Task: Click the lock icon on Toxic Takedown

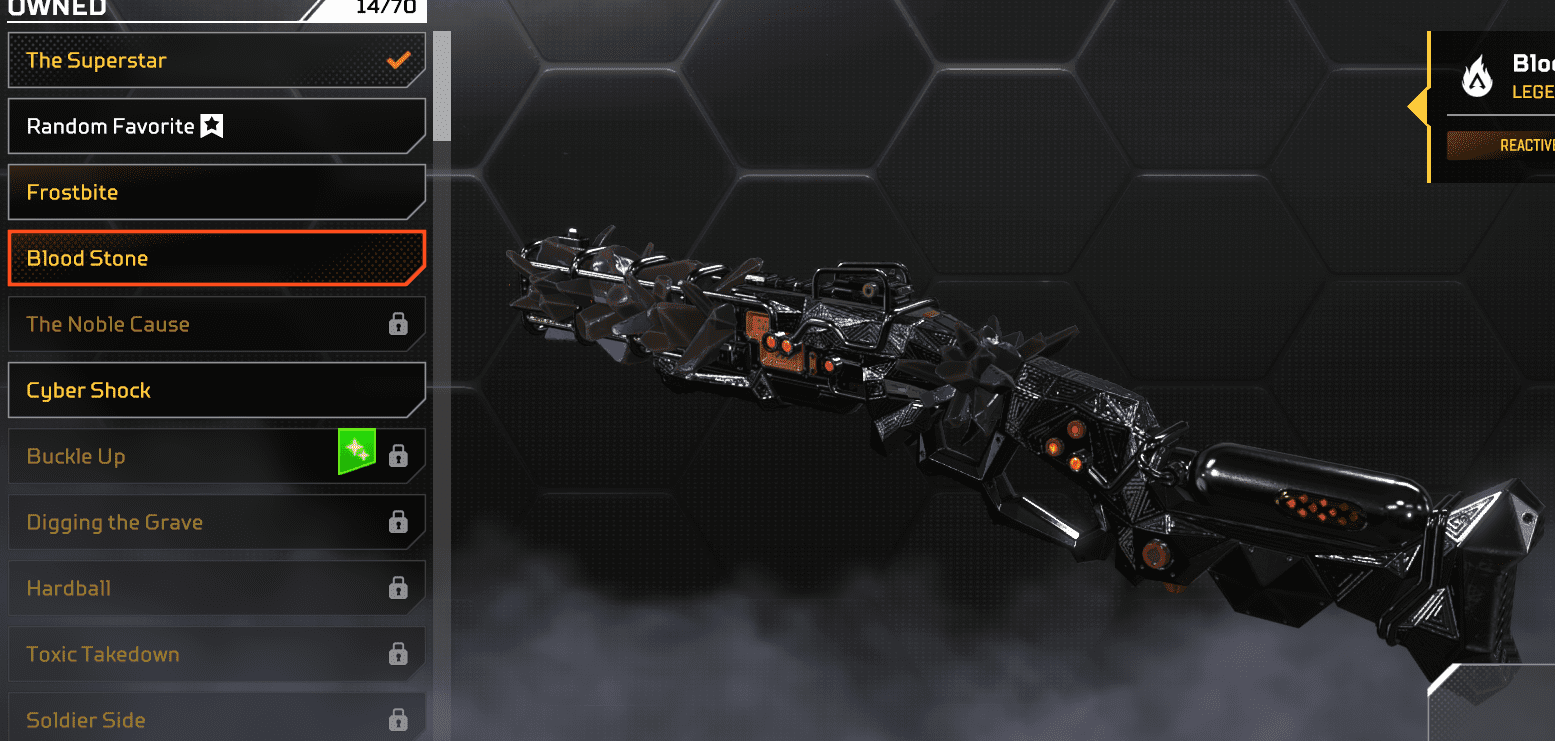Action: (x=399, y=654)
